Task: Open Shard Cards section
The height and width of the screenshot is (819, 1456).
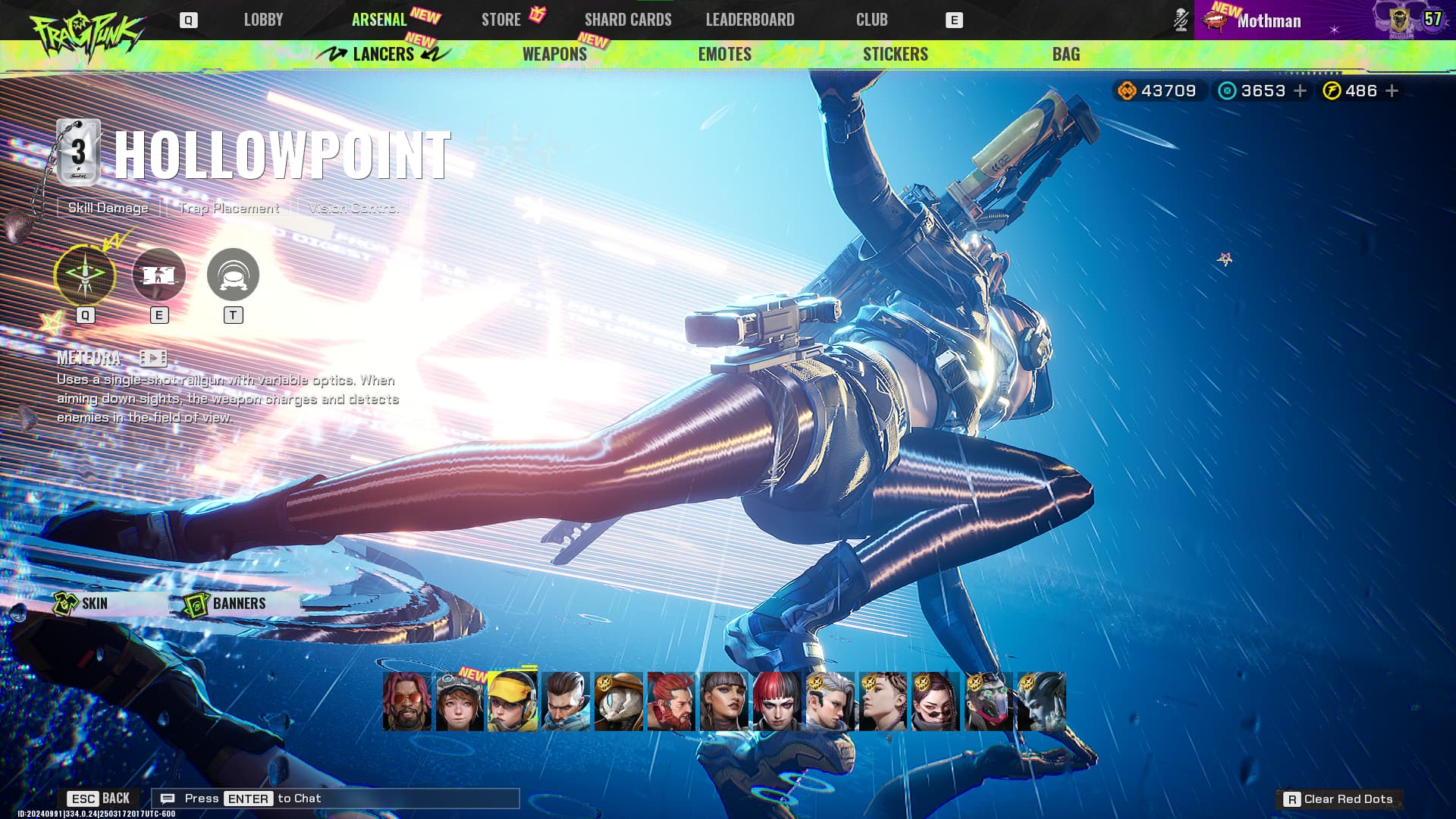Action: tap(628, 20)
